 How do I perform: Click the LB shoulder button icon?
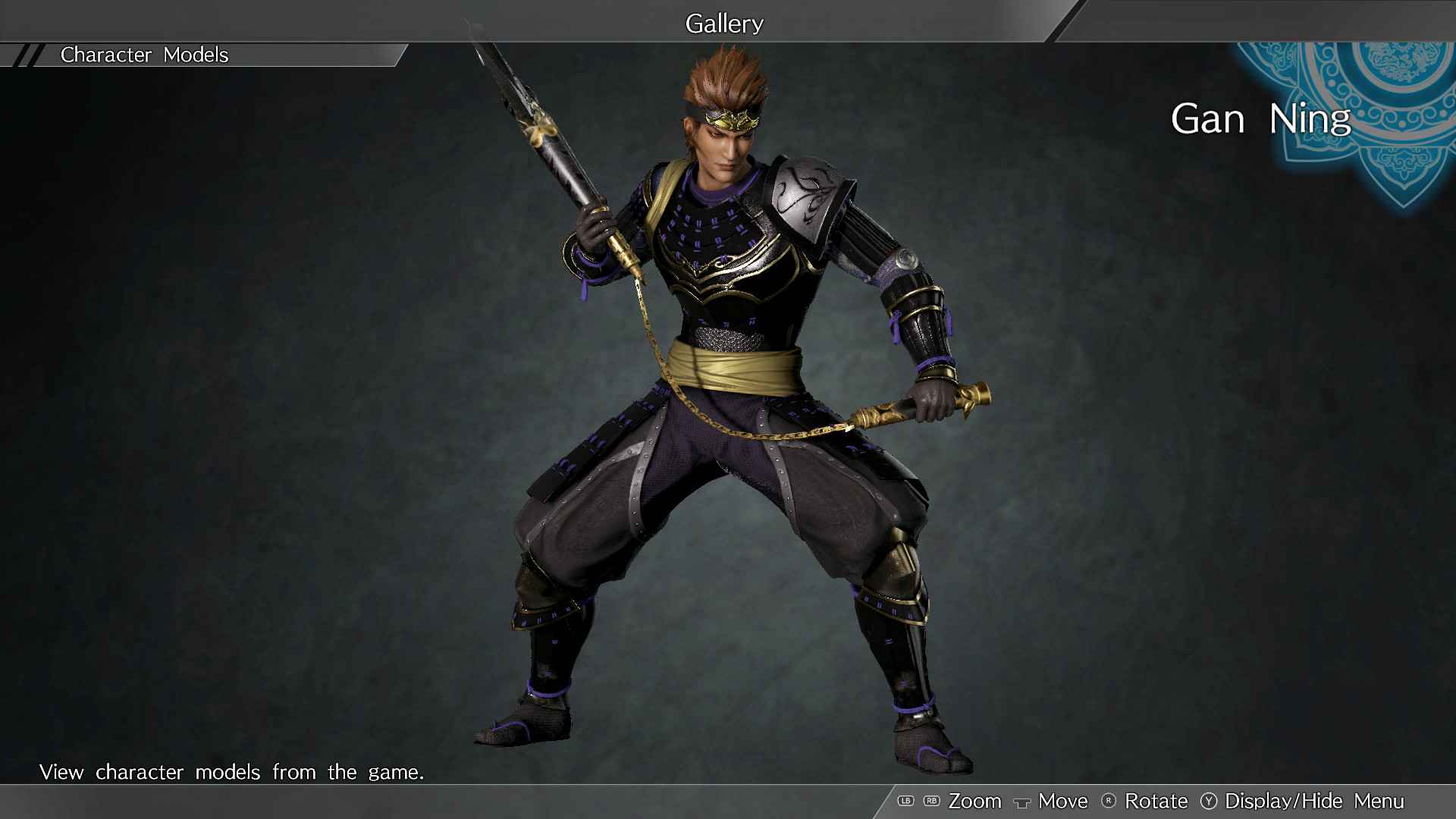click(907, 801)
